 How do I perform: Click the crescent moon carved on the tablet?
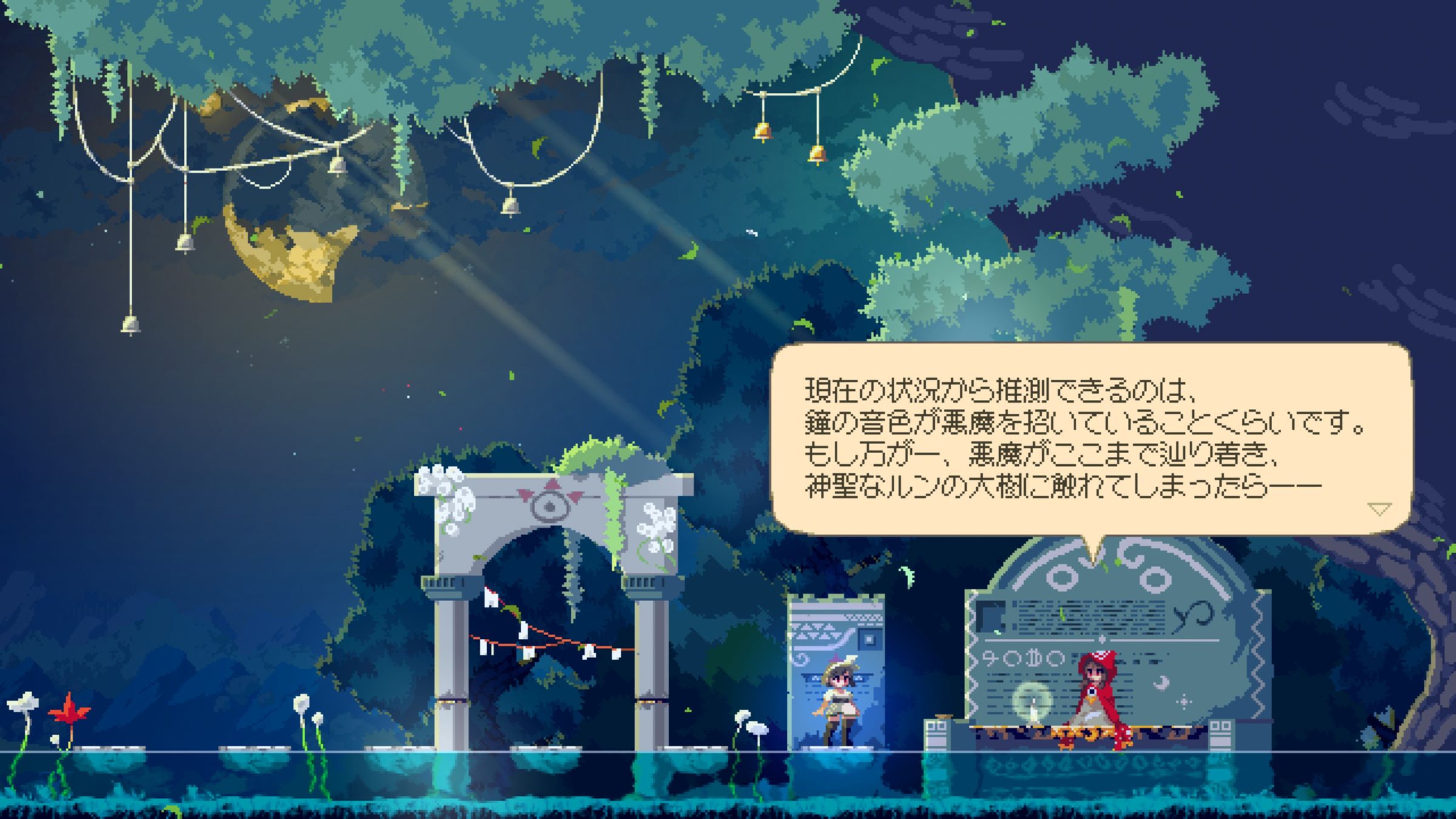pyautogui.click(x=1162, y=684)
